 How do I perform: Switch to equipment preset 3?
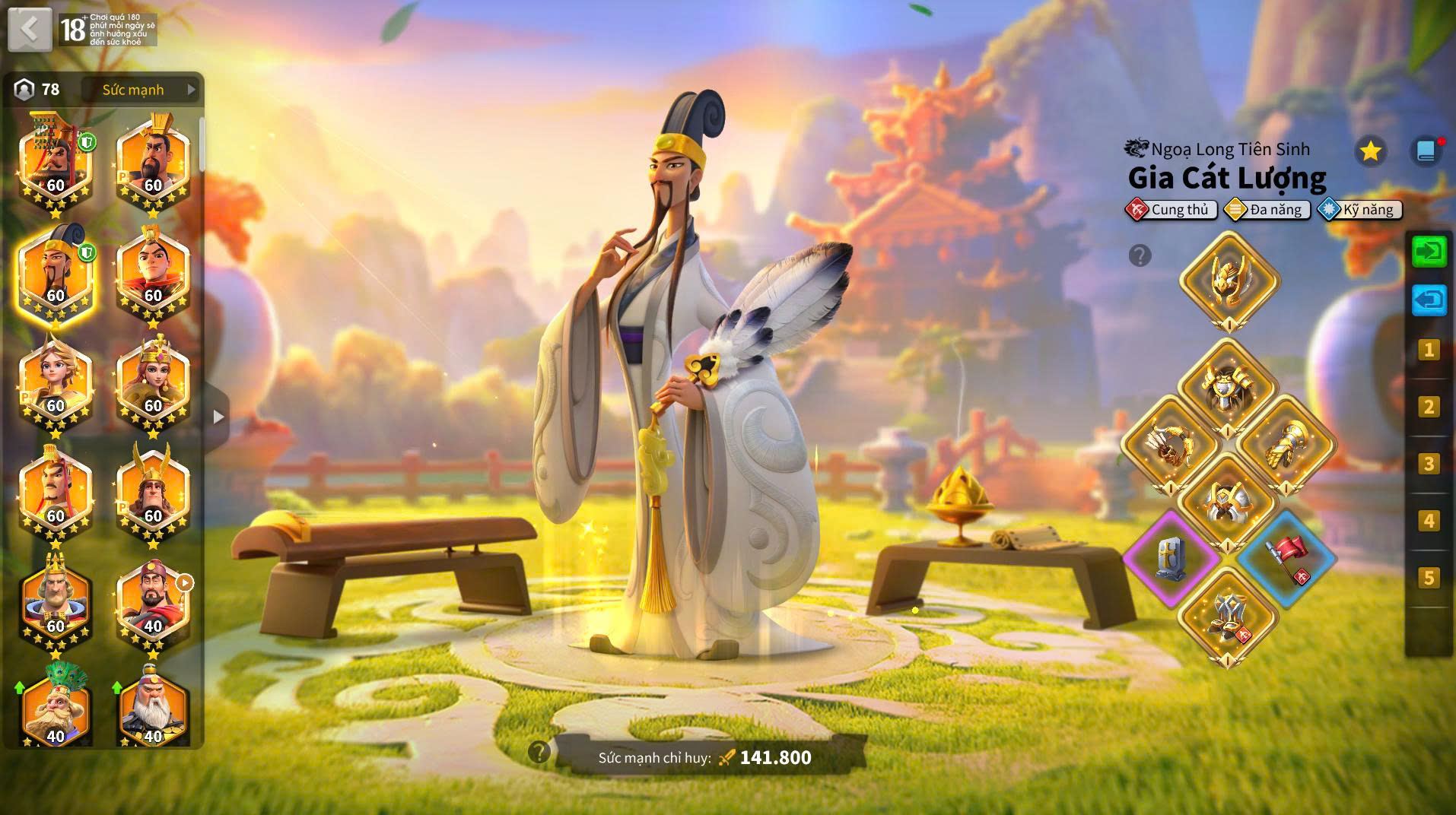click(1429, 464)
